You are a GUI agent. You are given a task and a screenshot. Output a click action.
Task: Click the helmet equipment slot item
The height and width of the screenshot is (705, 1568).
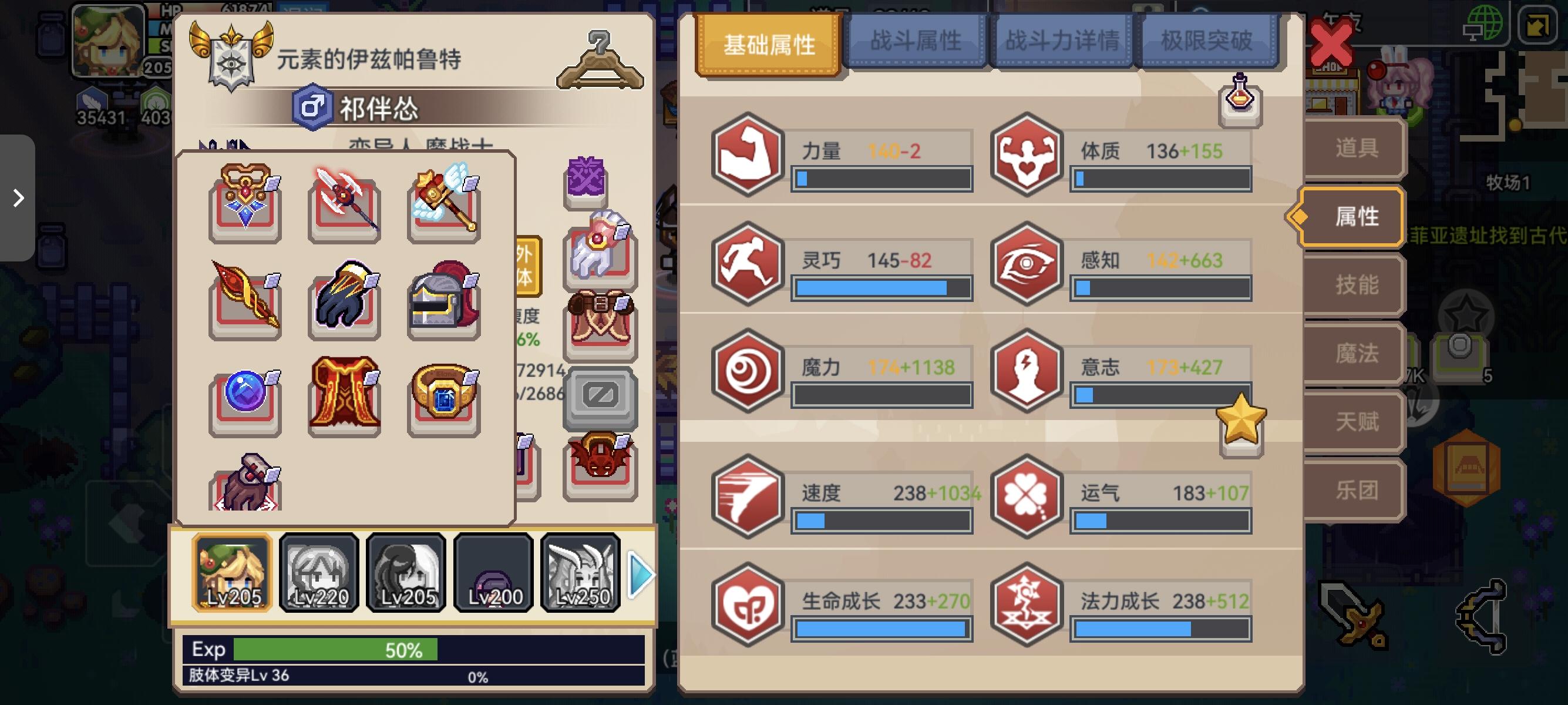pos(443,301)
